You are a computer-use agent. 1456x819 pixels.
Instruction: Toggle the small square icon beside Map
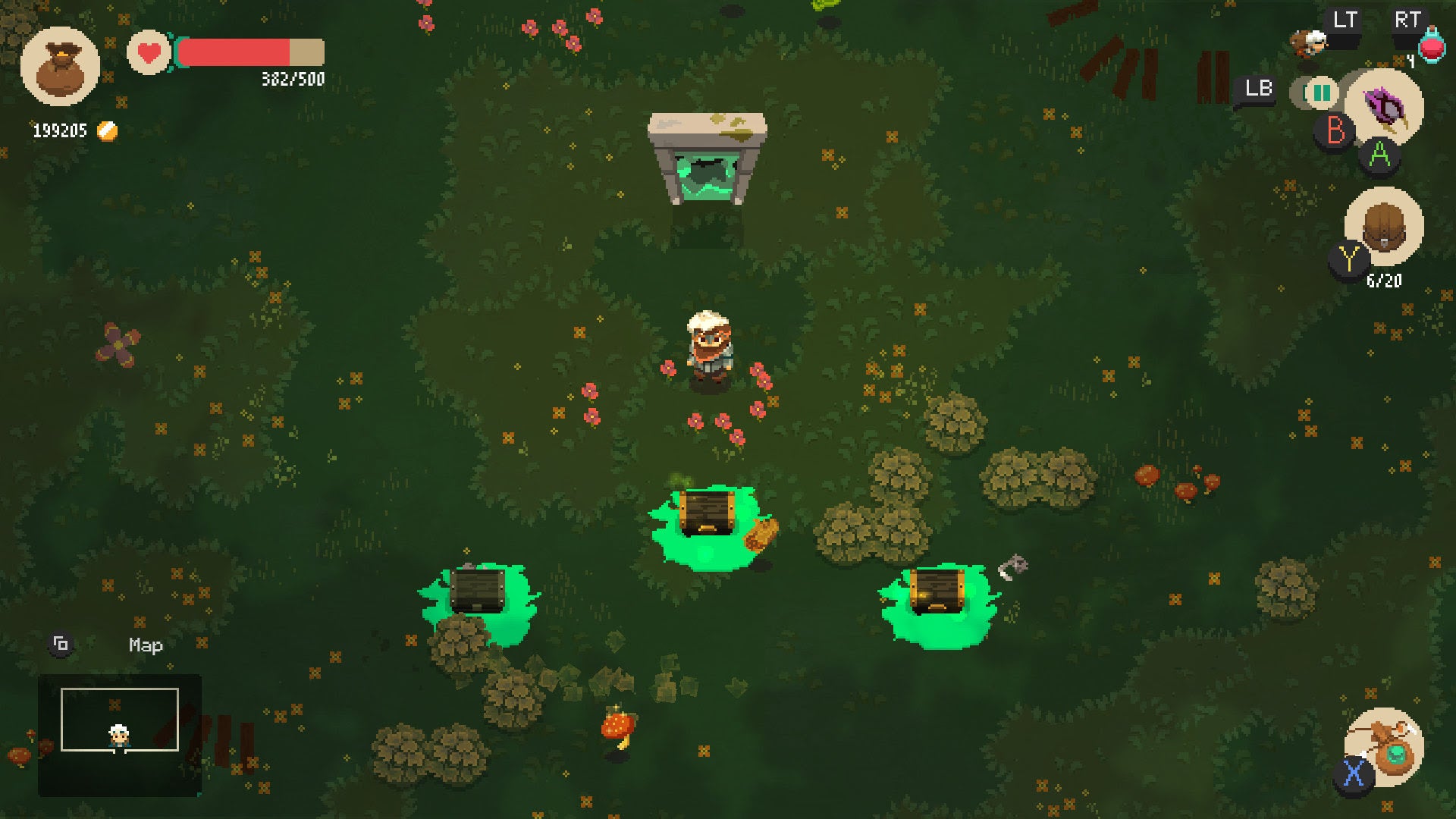click(61, 643)
